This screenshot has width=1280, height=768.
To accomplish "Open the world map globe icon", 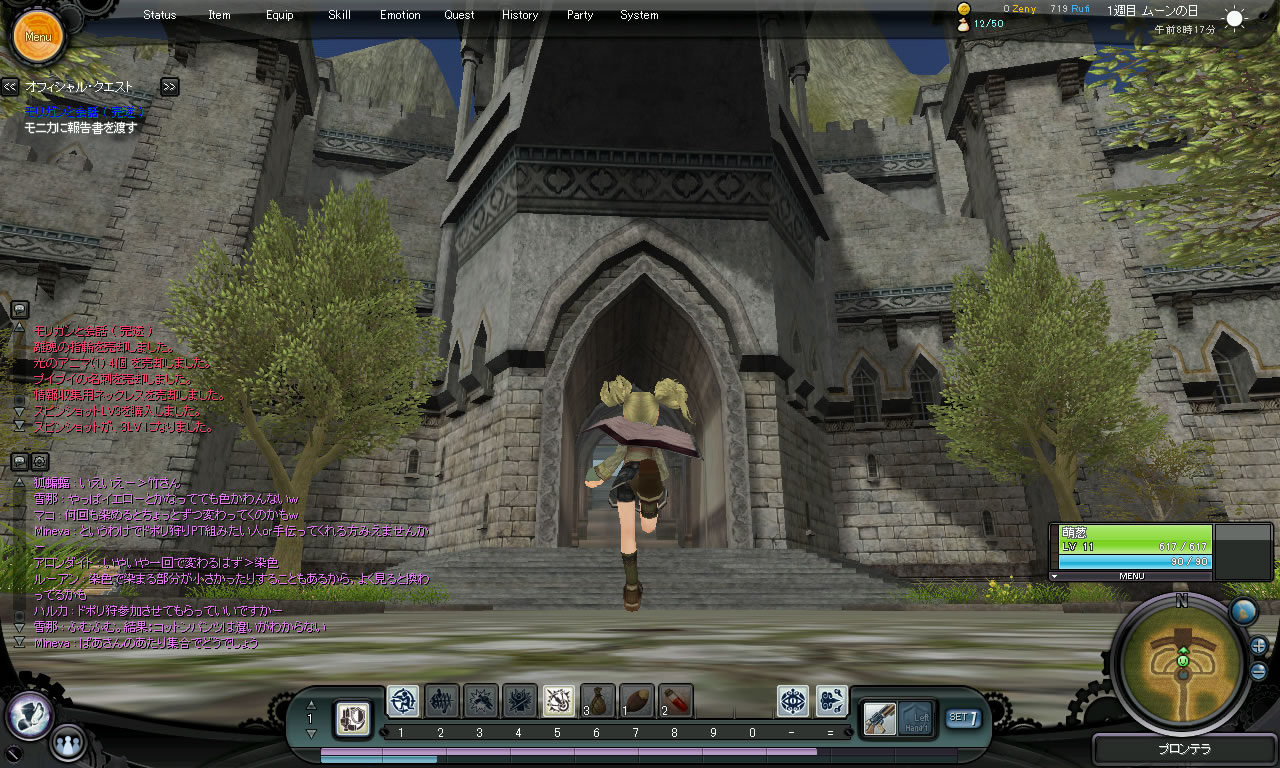I will click(1243, 611).
